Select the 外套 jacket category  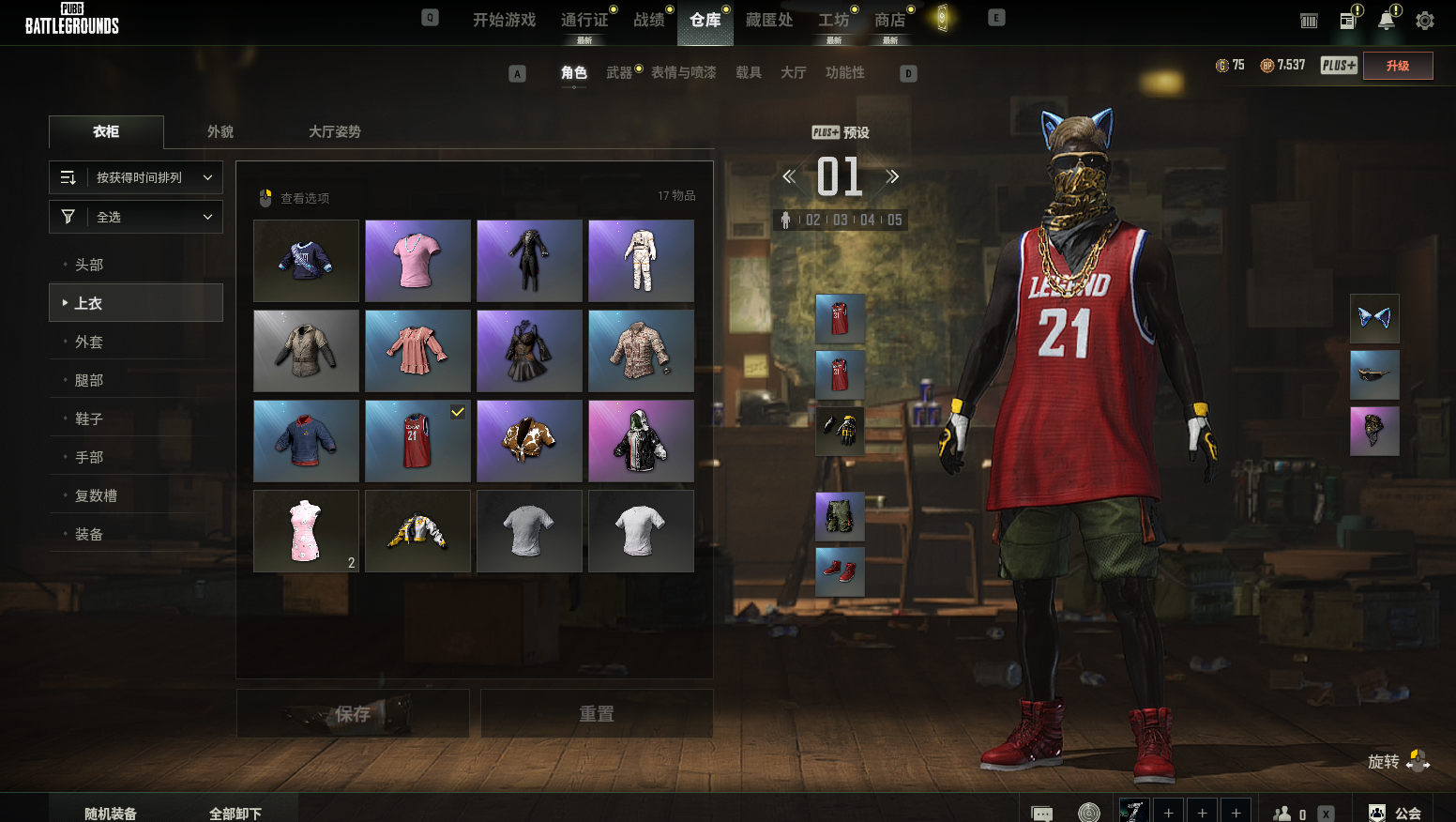click(90, 342)
